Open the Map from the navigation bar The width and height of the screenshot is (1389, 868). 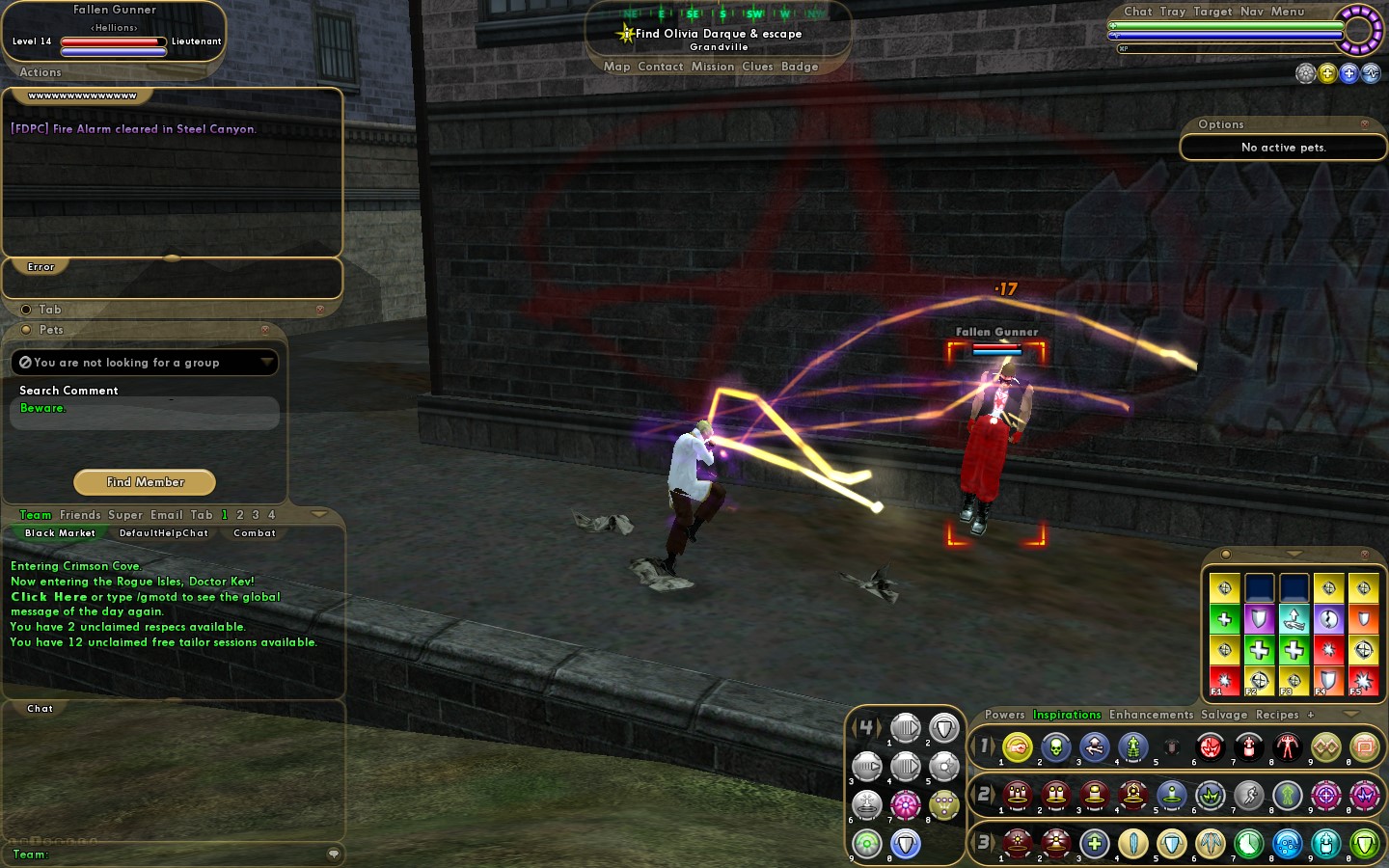pyautogui.click(x=616, y=67)
